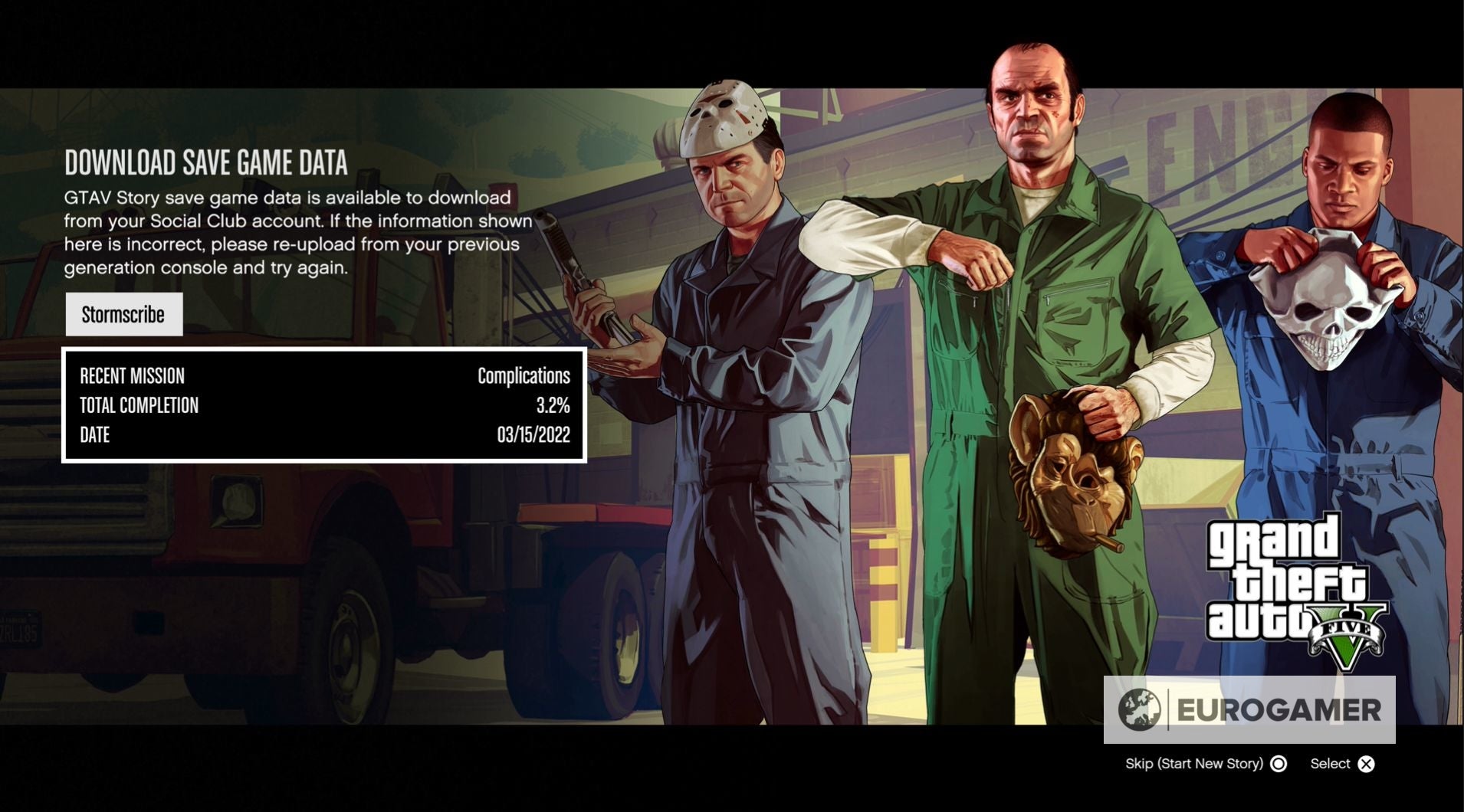The width and height of the screenshot is (1464, 812).
Task: Switch to the Stormscribe save profile
Action: [x=123, y=314]
